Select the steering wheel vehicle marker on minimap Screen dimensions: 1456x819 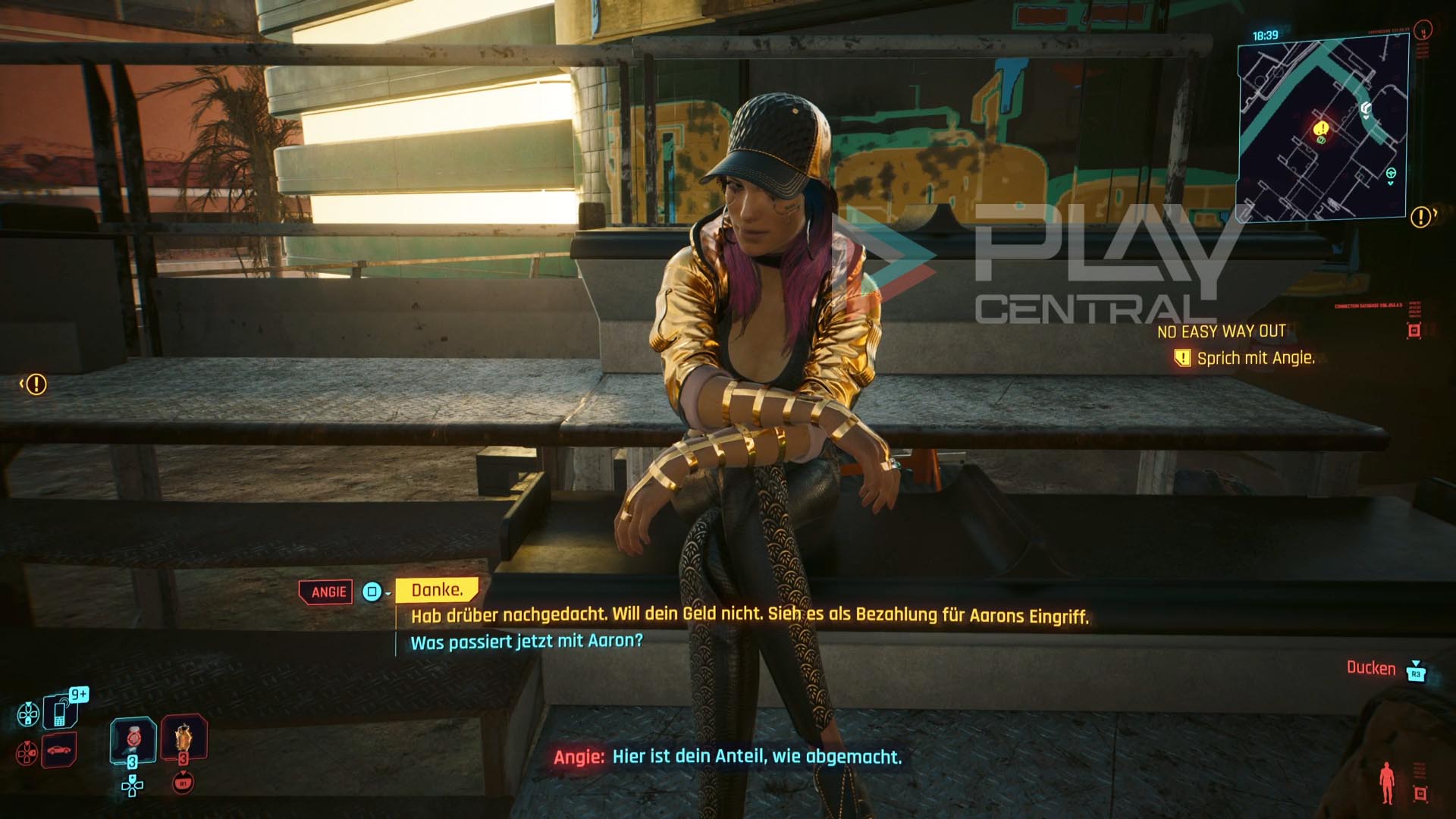coord(1391,174)
